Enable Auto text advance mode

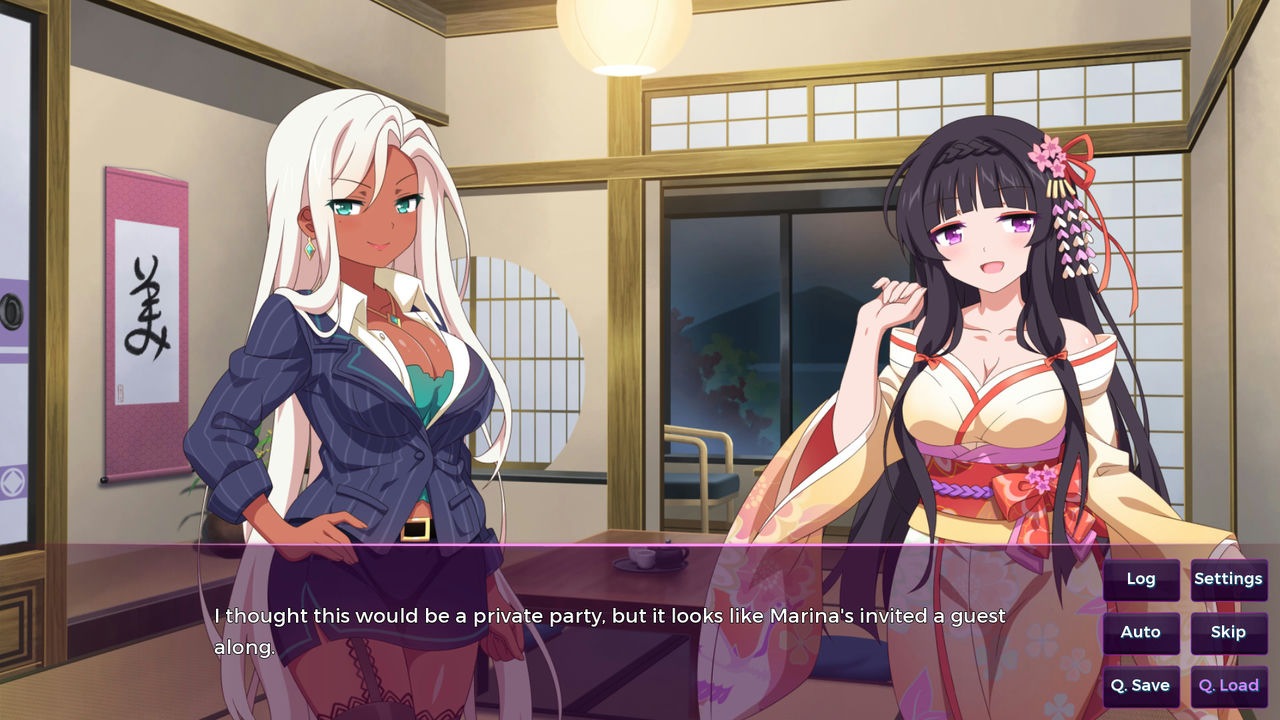1140,632
